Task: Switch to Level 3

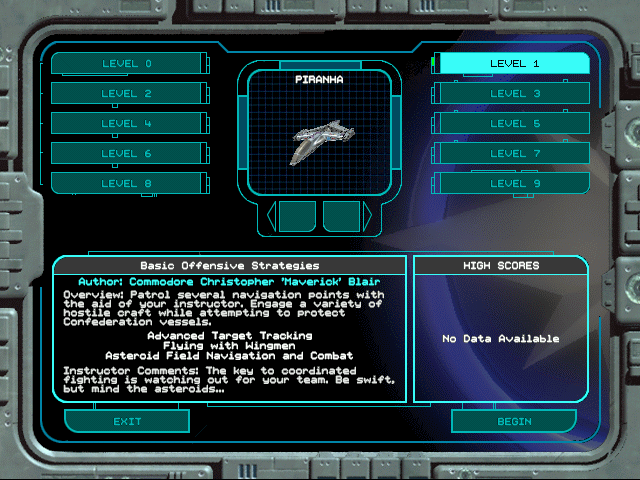Action: (x=514, y=94)
